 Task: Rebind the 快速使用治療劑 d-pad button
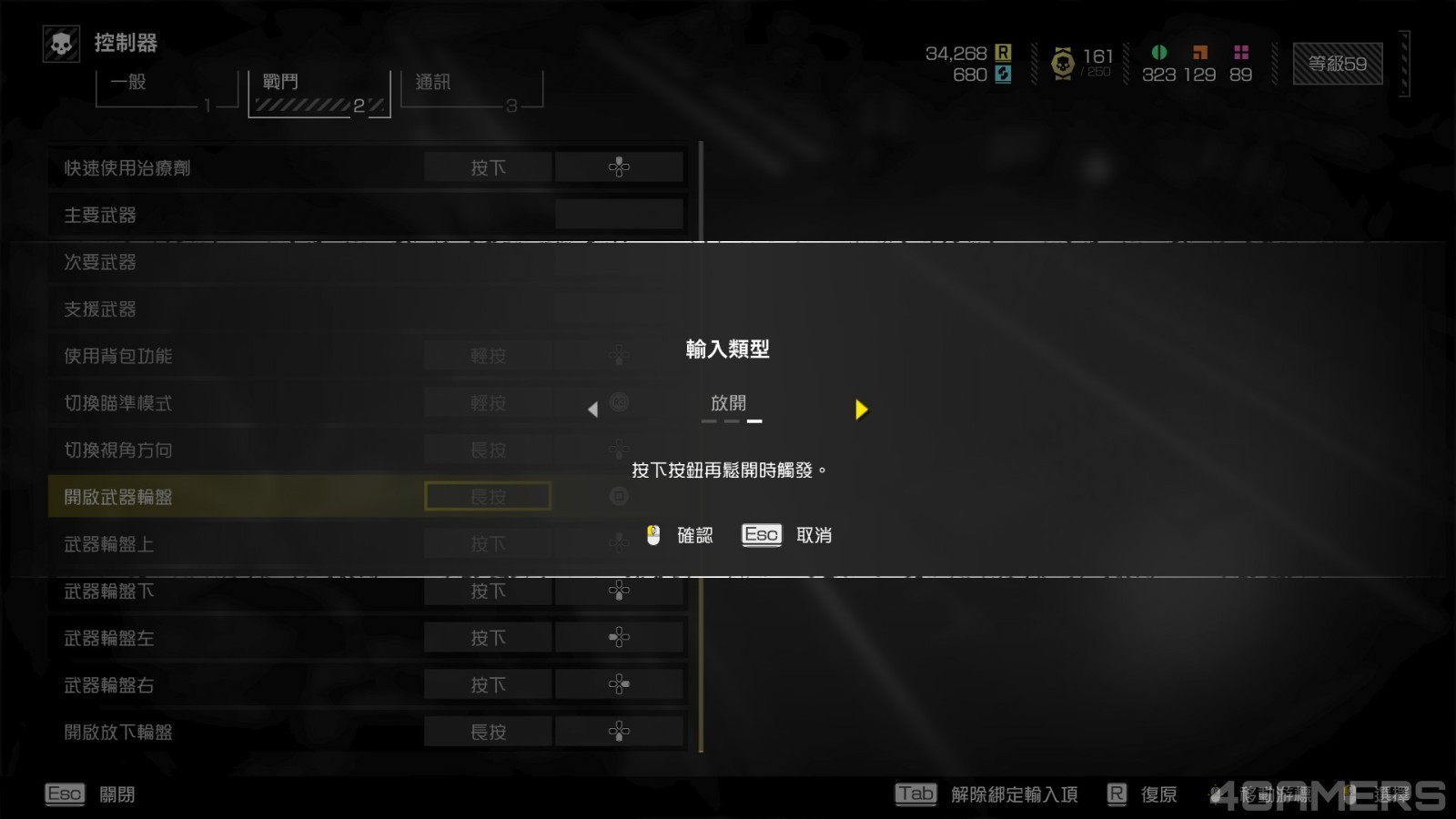point(619,167)
